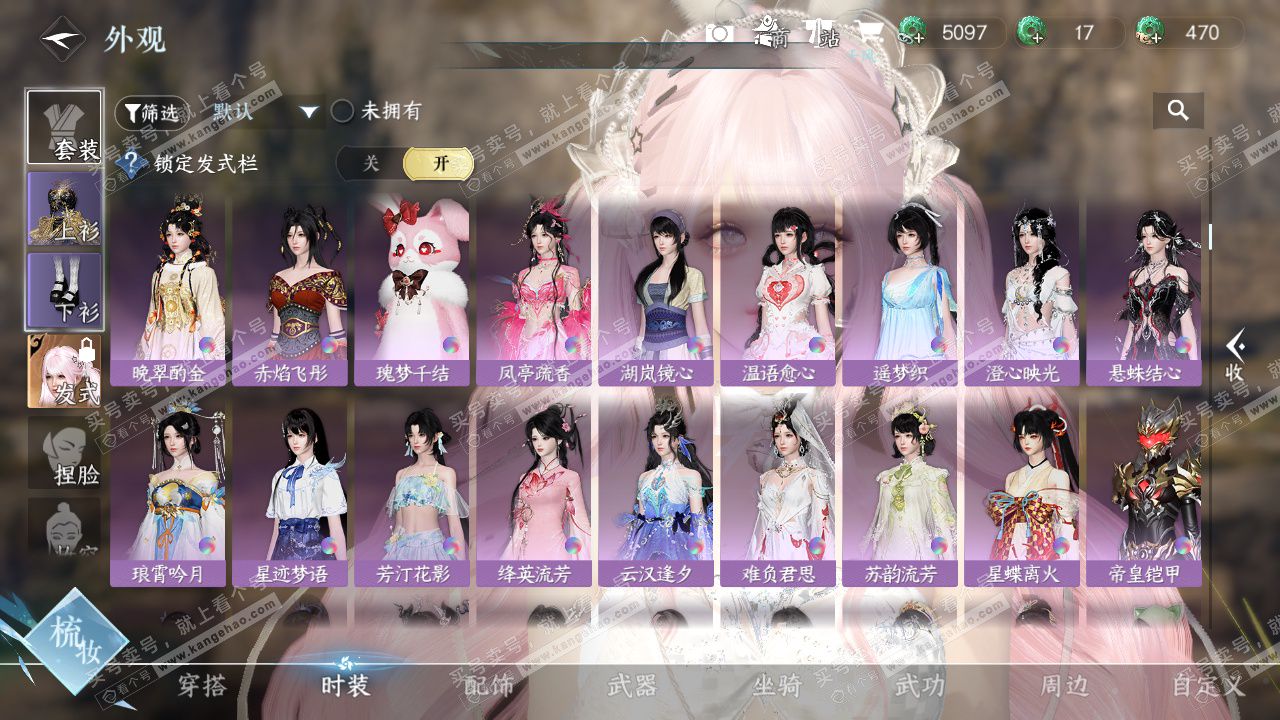Open the 筛选 filter button
This screenshot has width=1280, height=720.
[148, 113]
